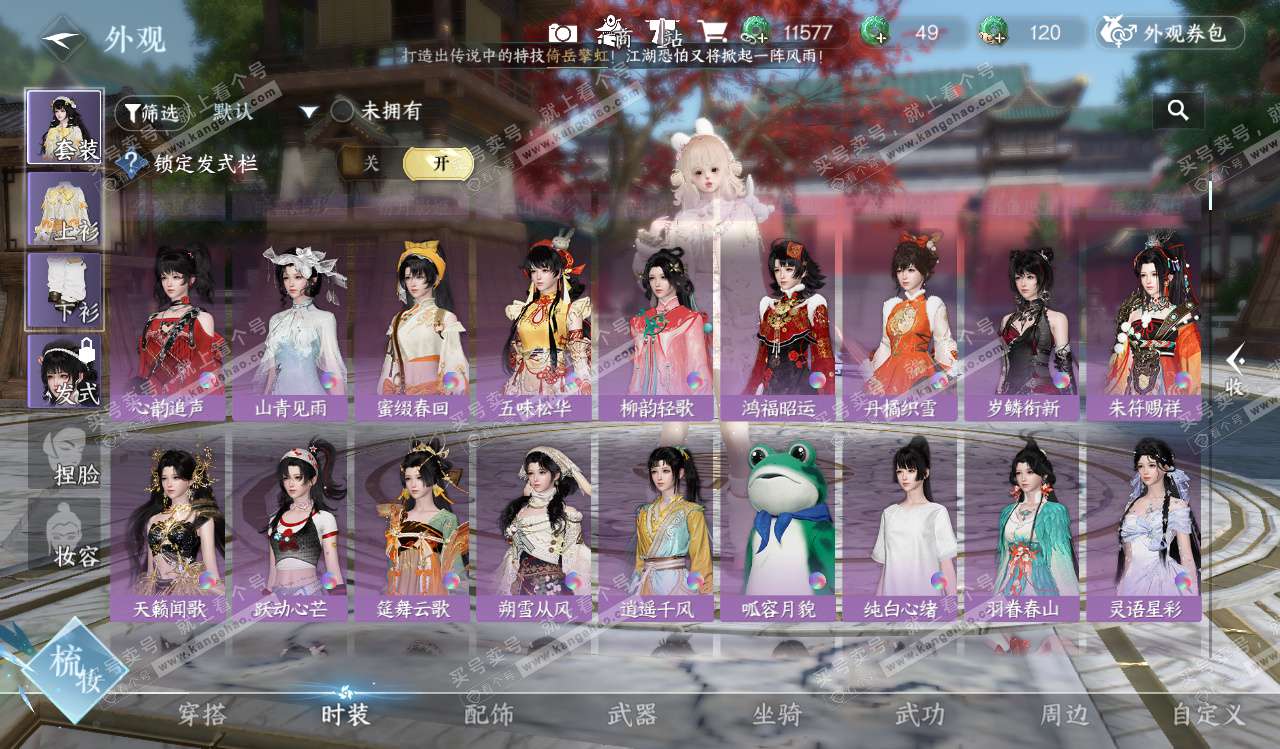Open the magnifier search button
The image size is (1280, 749).
click(x=1178, y=111)
